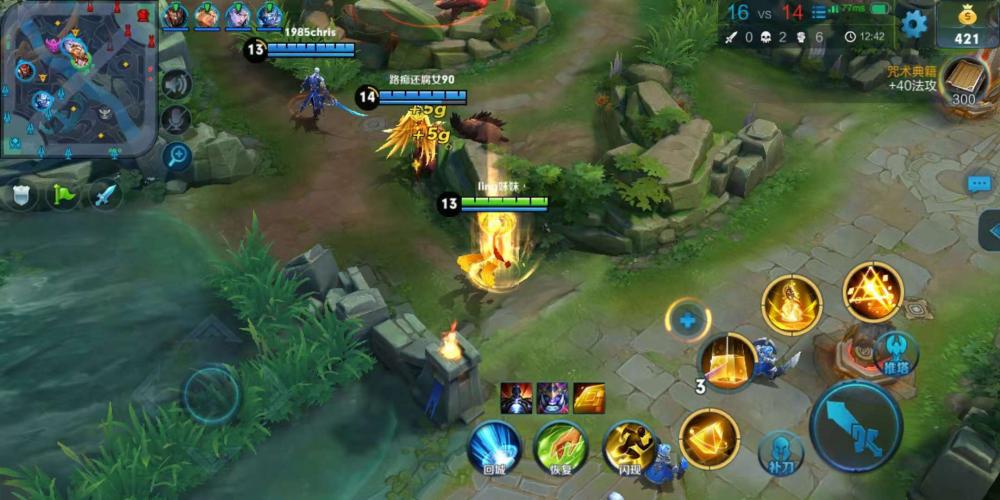Activate the 回城 recall ability
Viewport: 1000px width, 500px height.
[x=494, y=446]
